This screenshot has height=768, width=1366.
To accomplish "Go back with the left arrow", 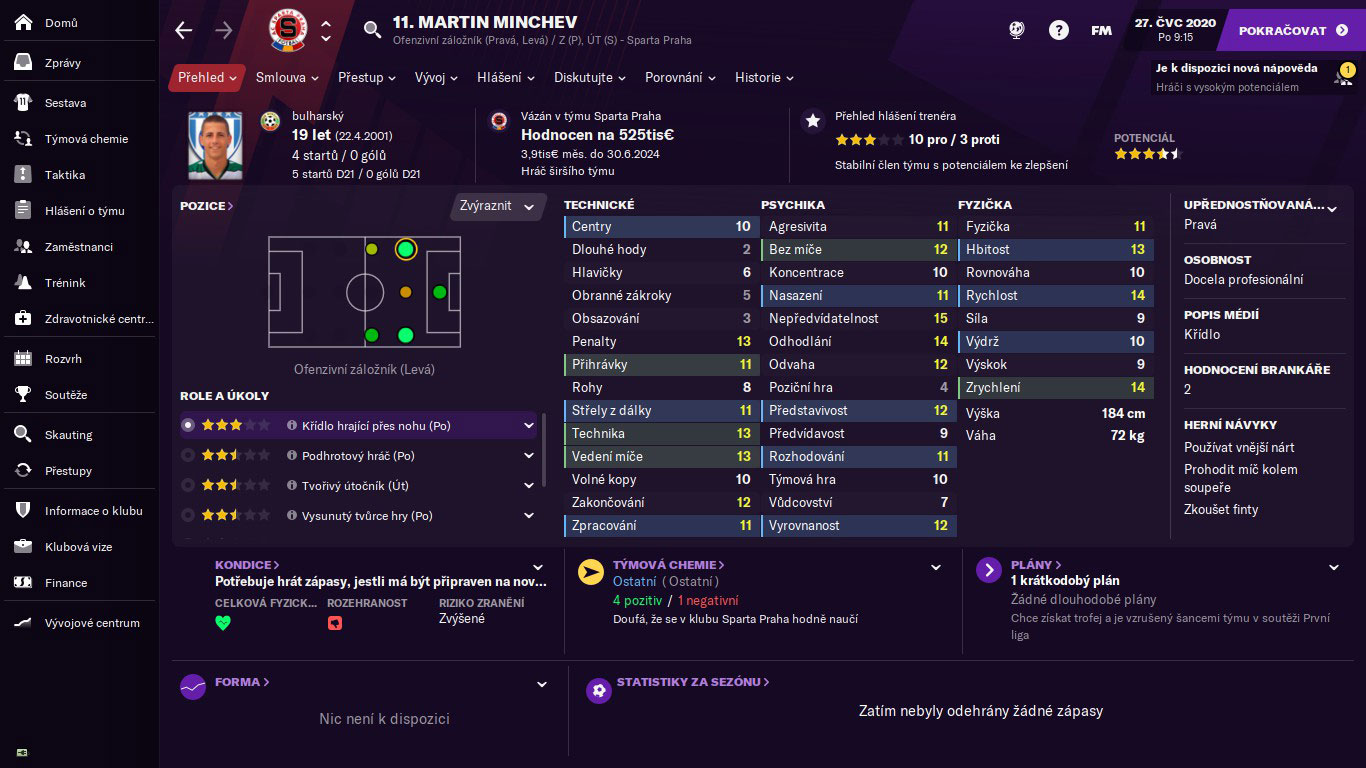I will pyautogui.click(x=184, y=30).
